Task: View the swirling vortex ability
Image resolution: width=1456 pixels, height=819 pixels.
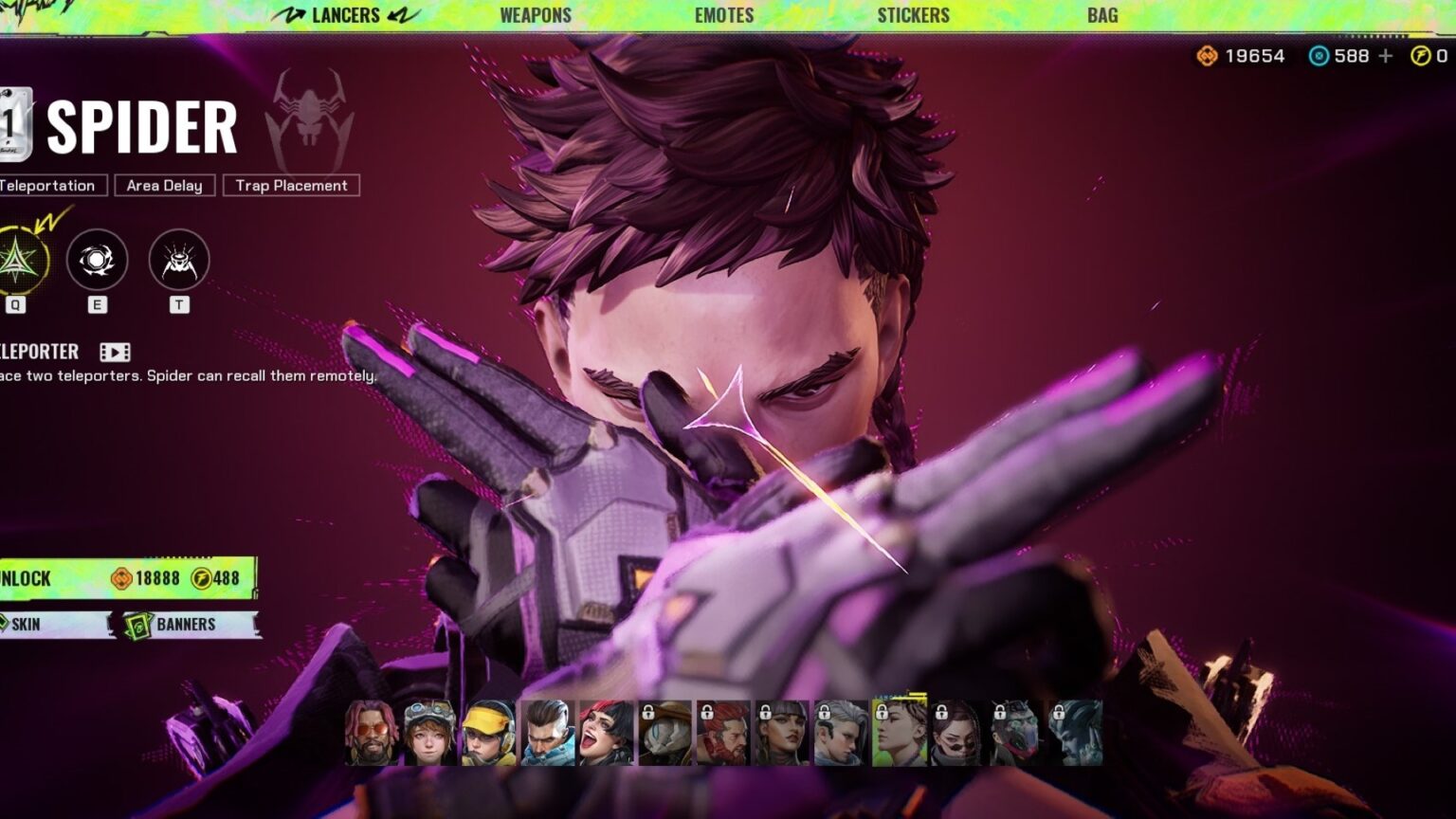Action: [97, 260]
